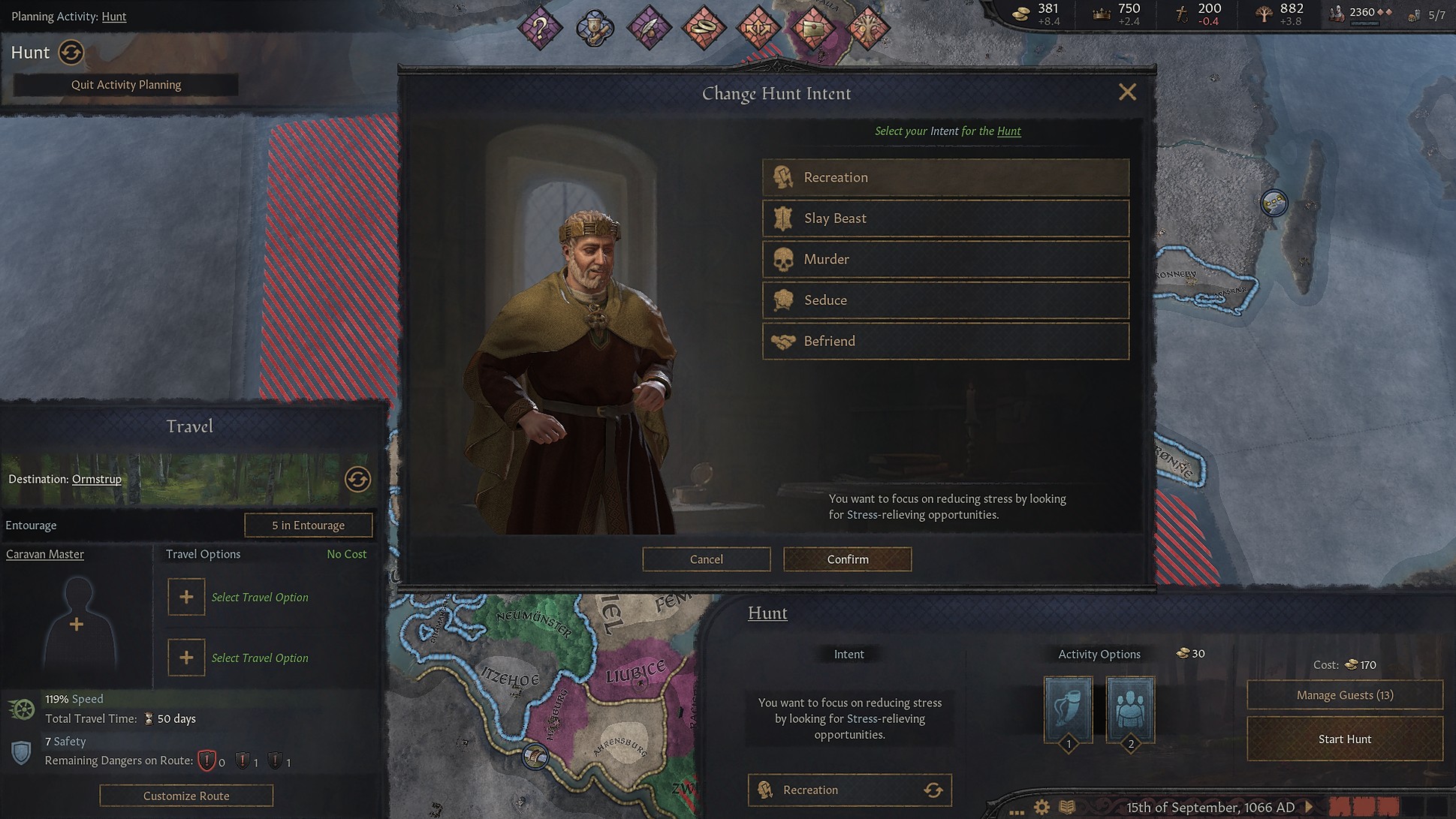Quit Activity Planning
1456x819 pixels.
126,85
